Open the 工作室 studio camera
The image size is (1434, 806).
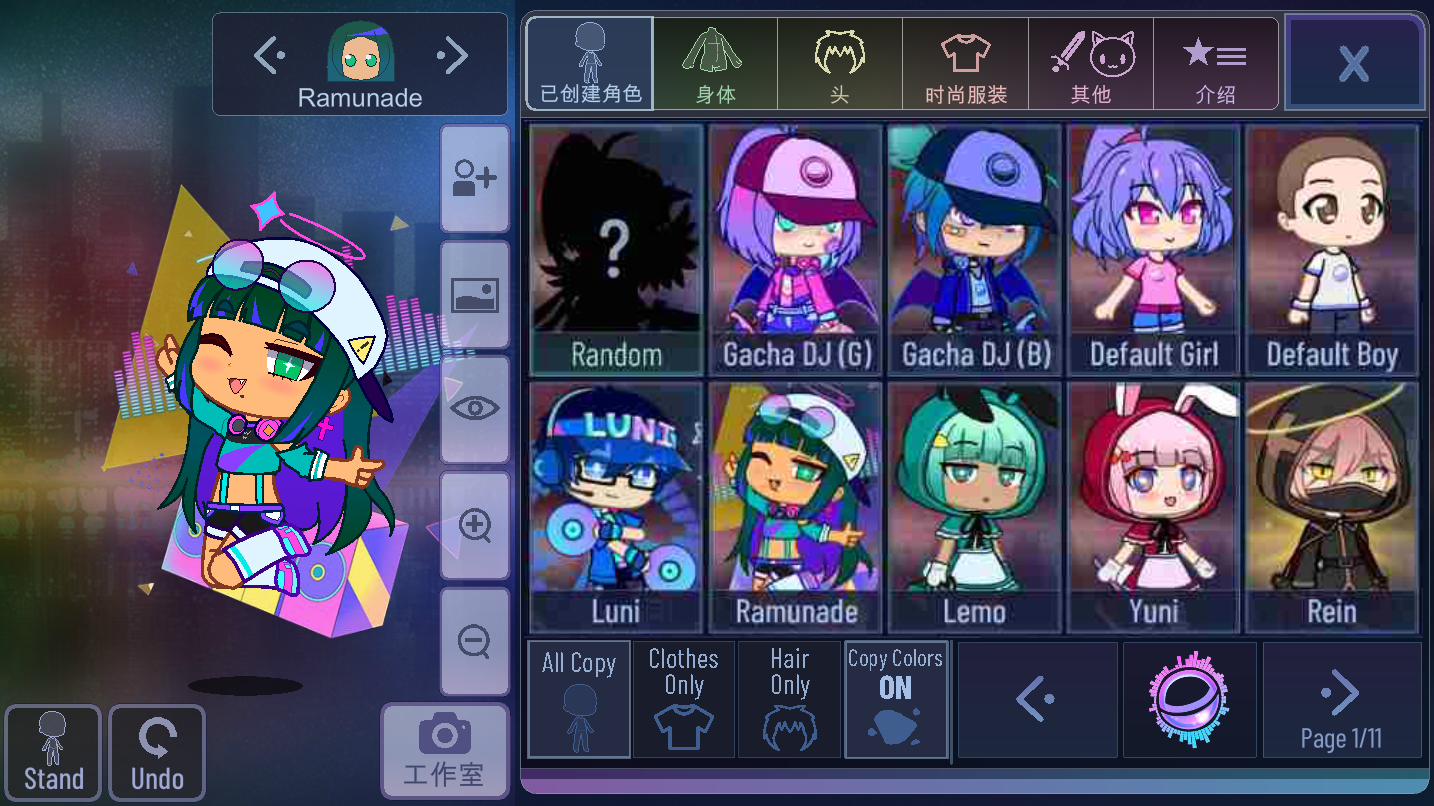444,751
